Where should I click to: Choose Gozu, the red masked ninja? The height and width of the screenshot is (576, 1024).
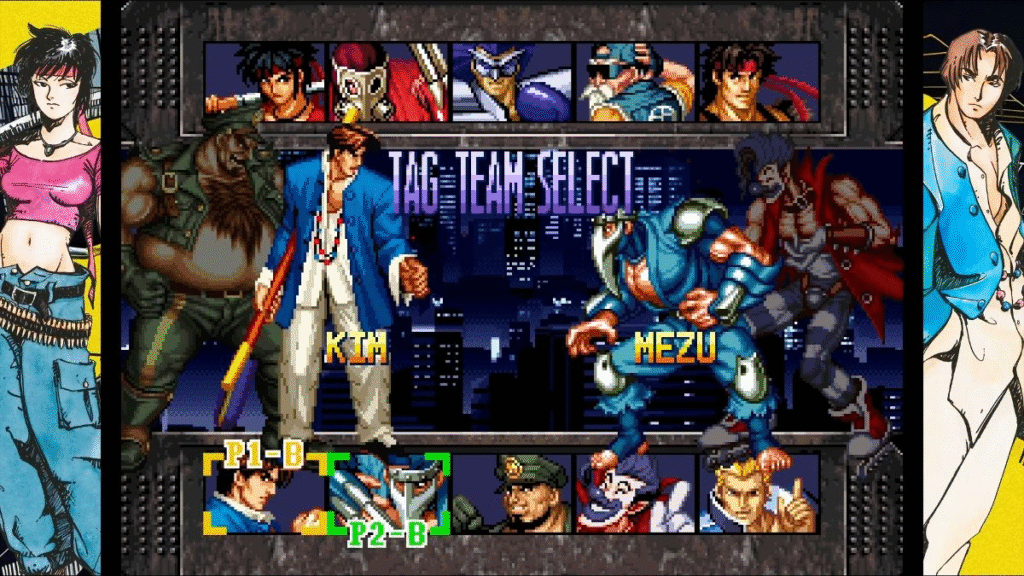pos(388,82)
